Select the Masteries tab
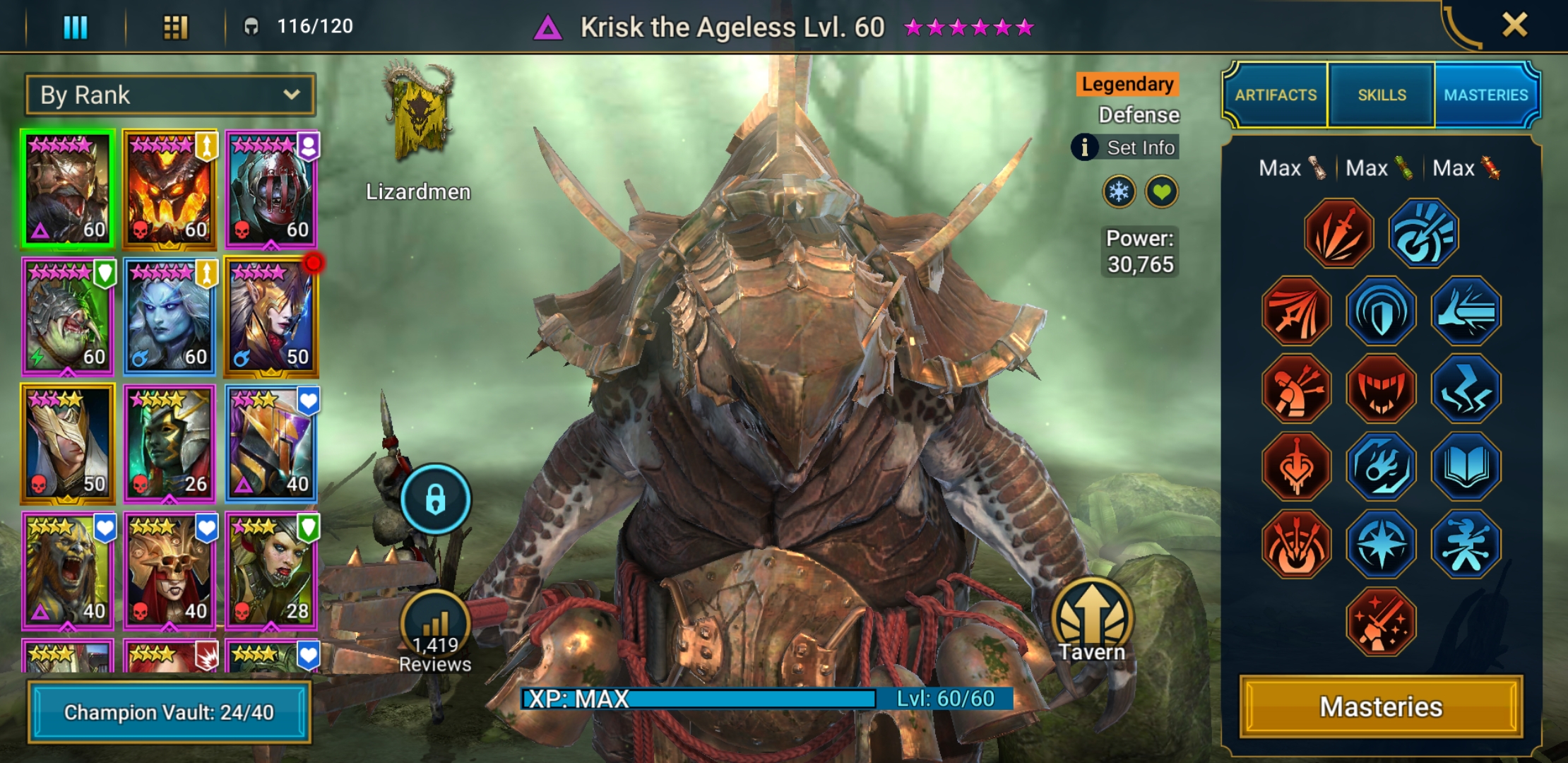 (x=1486, y=95)
